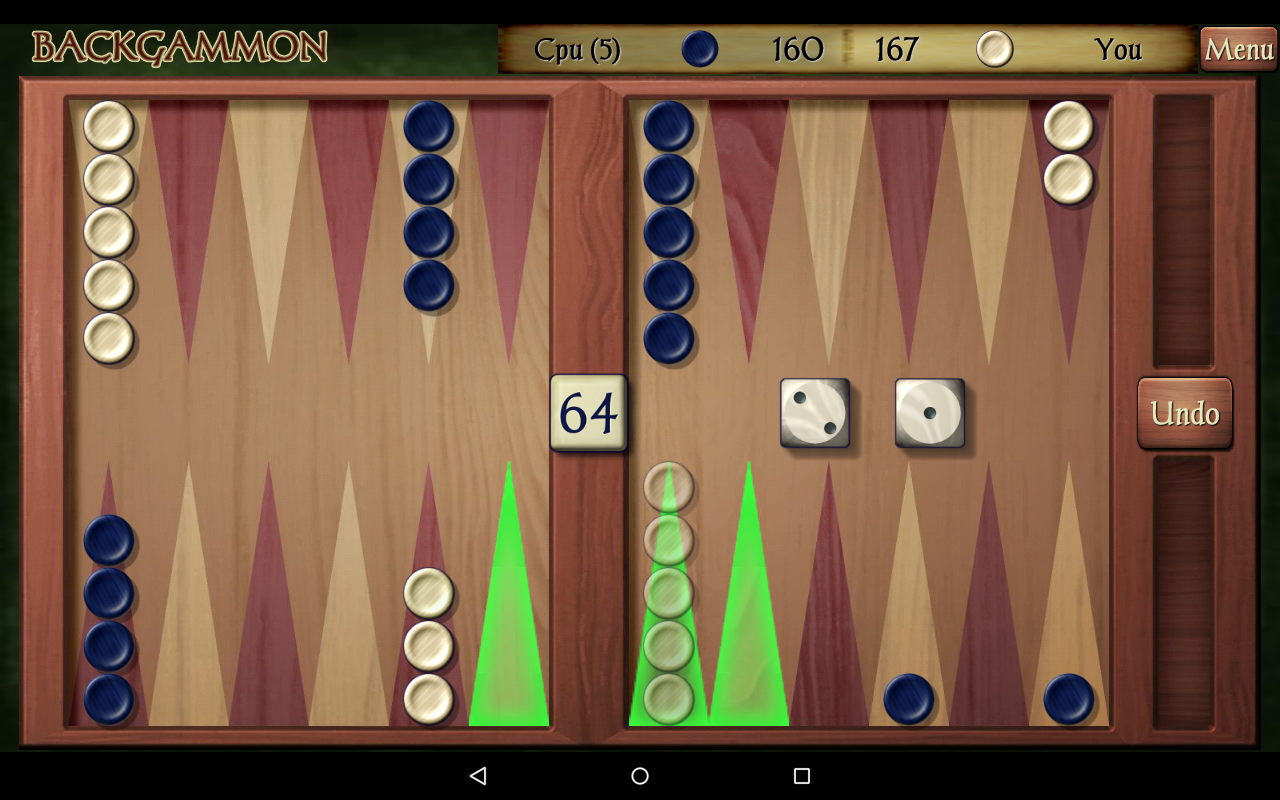The image size is (1280, 800).
Task: Click the pip count 167 for You
Action: tap(896, 48)
